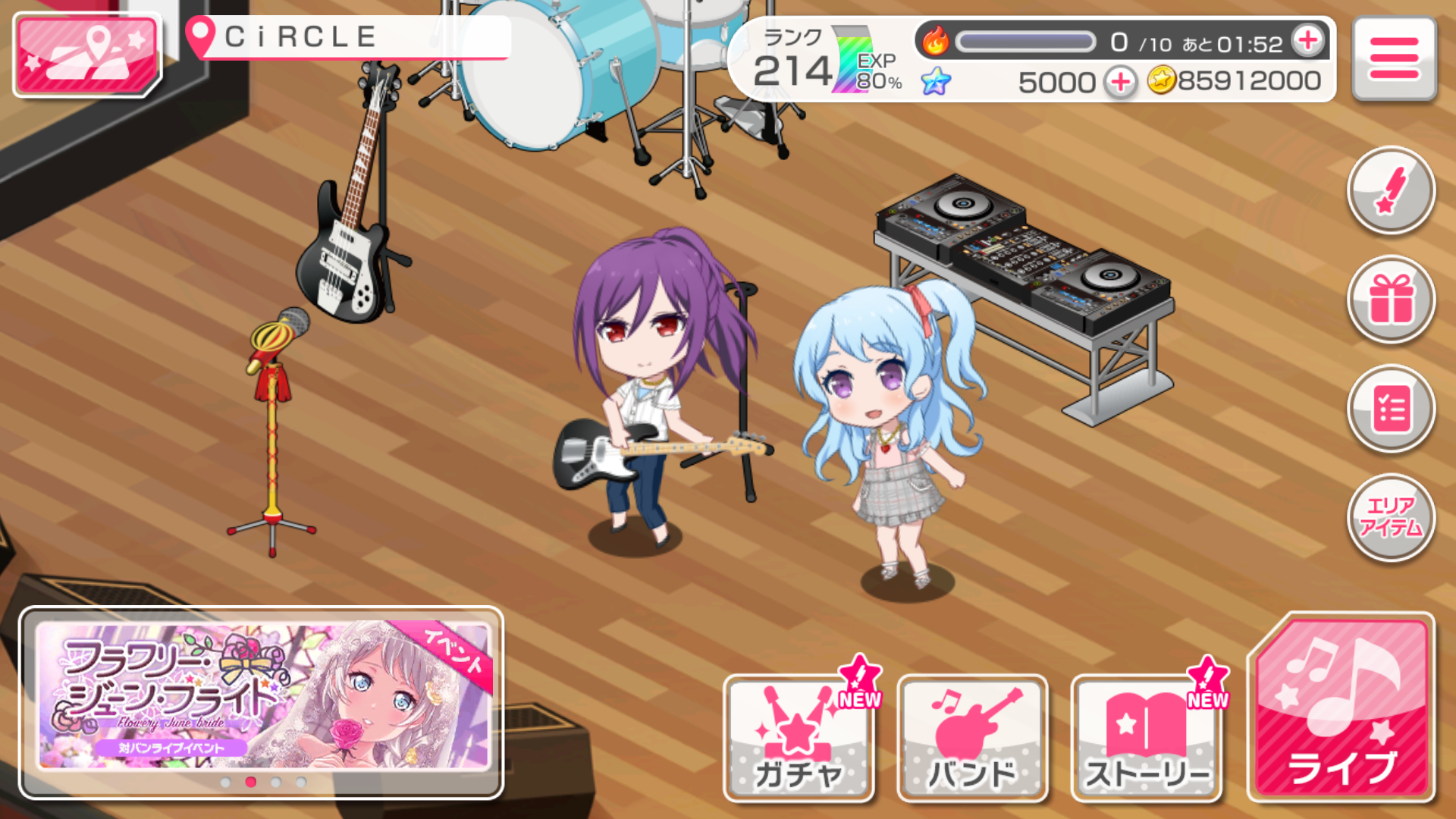Open the hamburger main menu
Screen dimensions: 1456x819
1394,58
